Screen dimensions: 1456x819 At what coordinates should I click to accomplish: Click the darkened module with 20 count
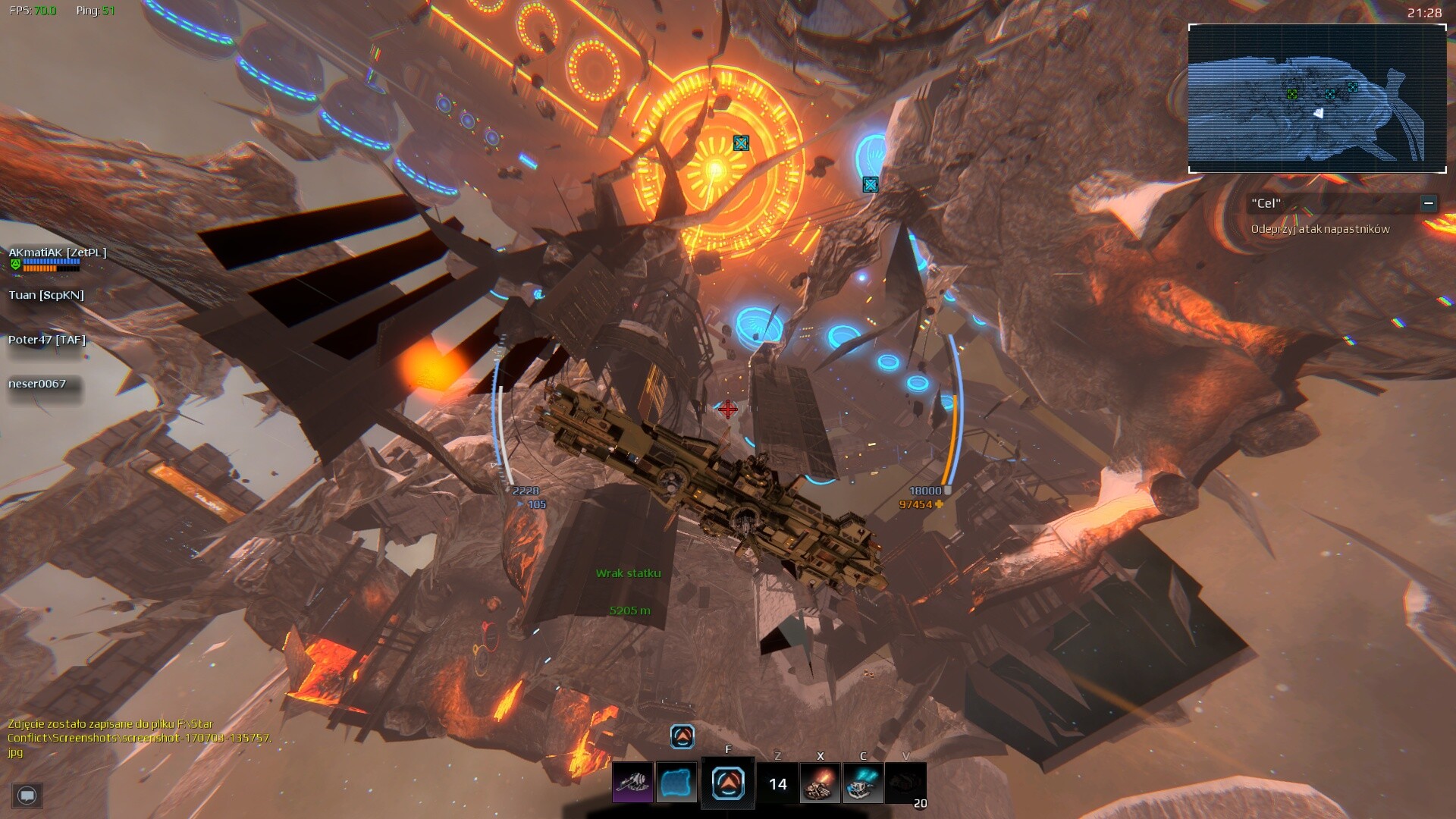point(905,783)
